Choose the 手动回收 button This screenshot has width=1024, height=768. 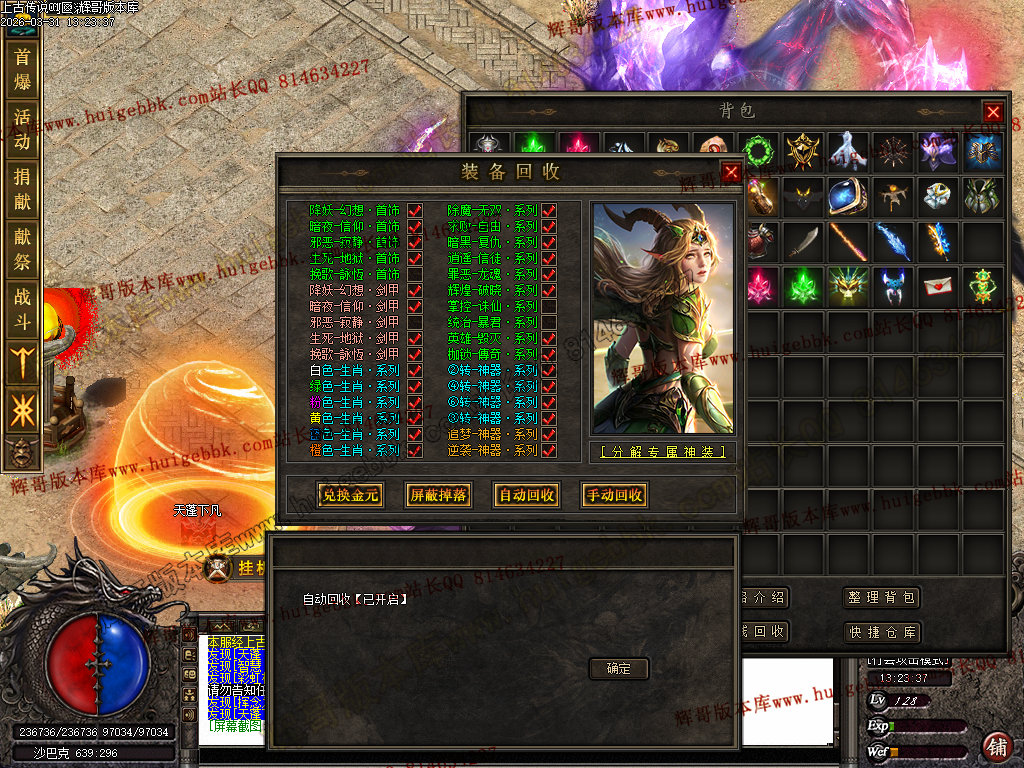coord(613,495)
